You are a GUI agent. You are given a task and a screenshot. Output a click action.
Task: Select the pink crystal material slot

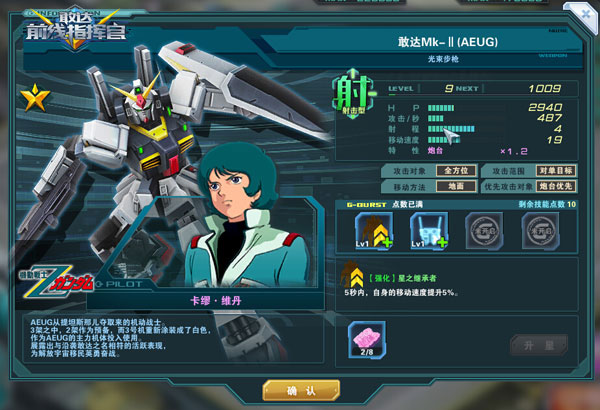click(366, 338)
